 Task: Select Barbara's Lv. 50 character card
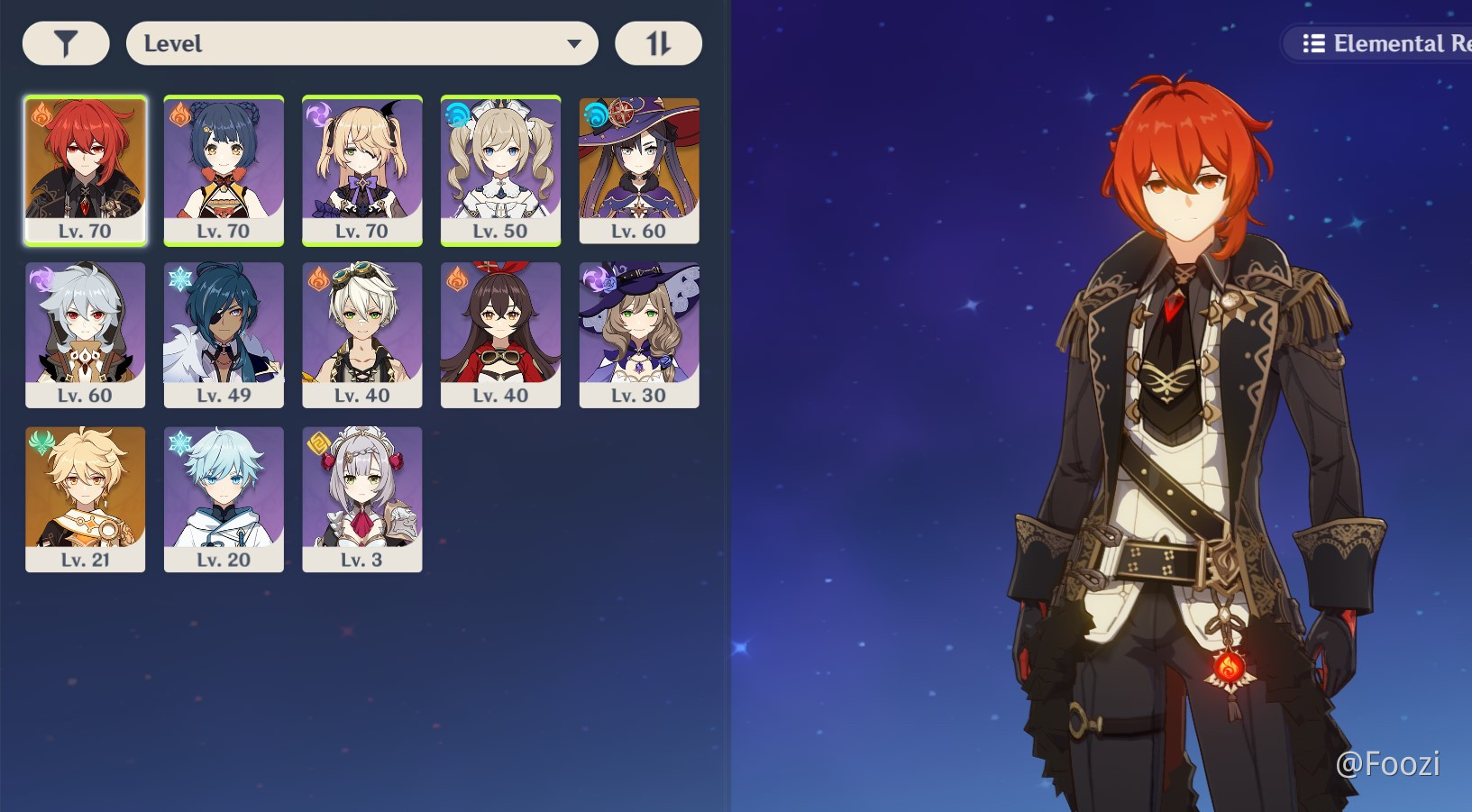[x=500, y=169]
